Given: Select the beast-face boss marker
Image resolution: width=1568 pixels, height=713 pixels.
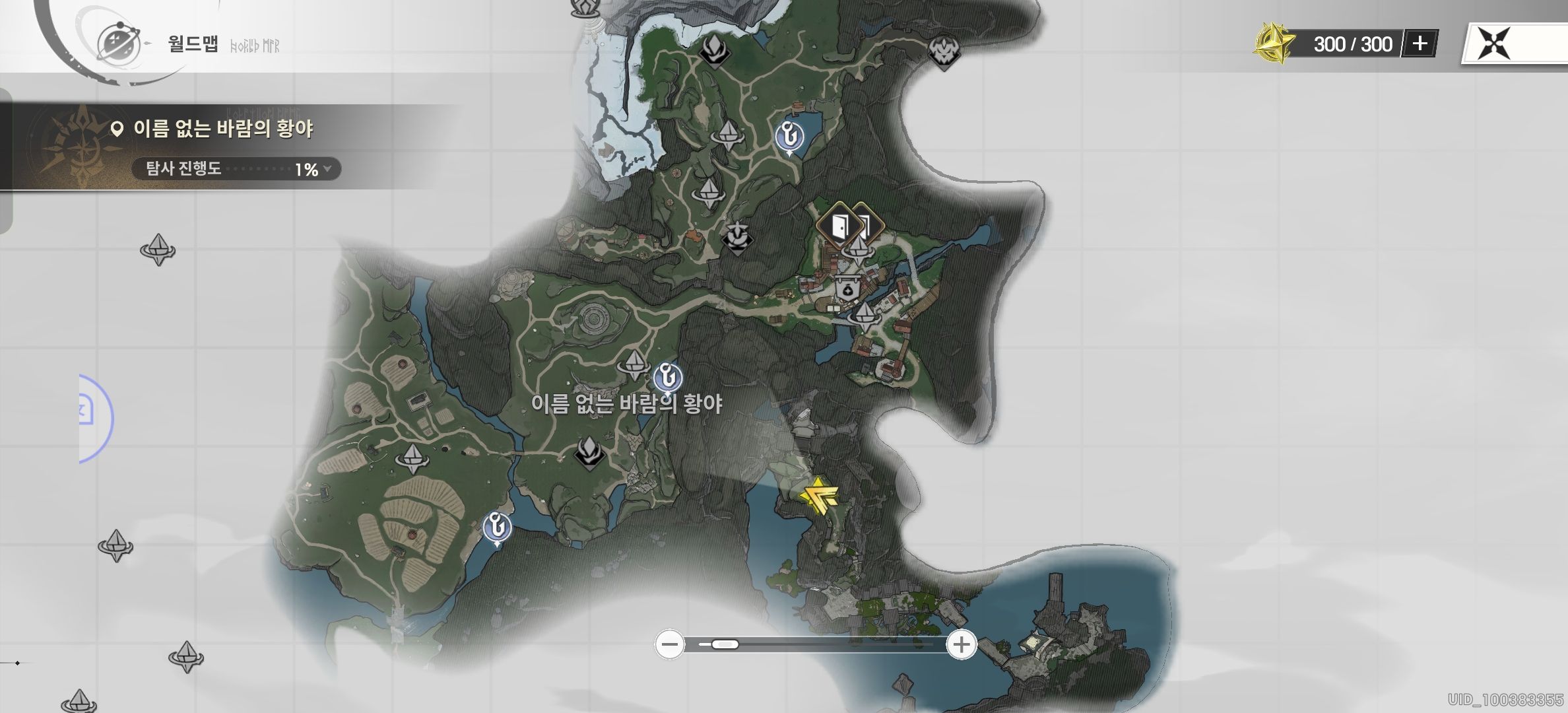Looking at the screenshot, I should coord(943,51).
